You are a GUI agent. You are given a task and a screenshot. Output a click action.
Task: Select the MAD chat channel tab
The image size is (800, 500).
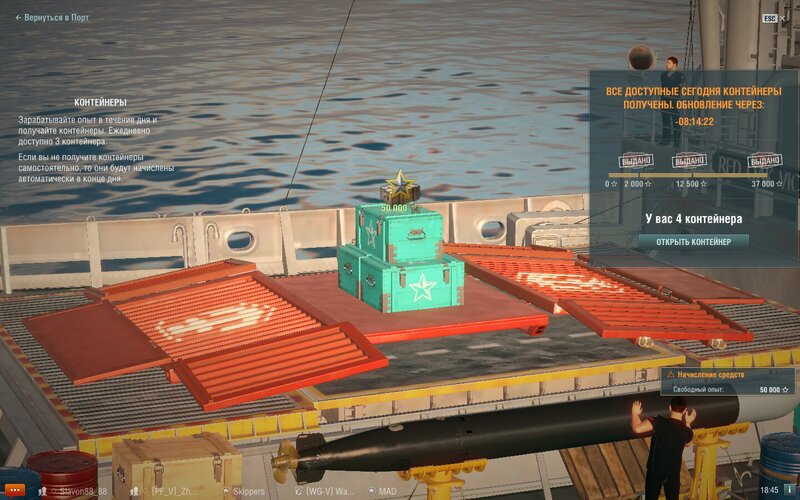[x=384, y=491]
